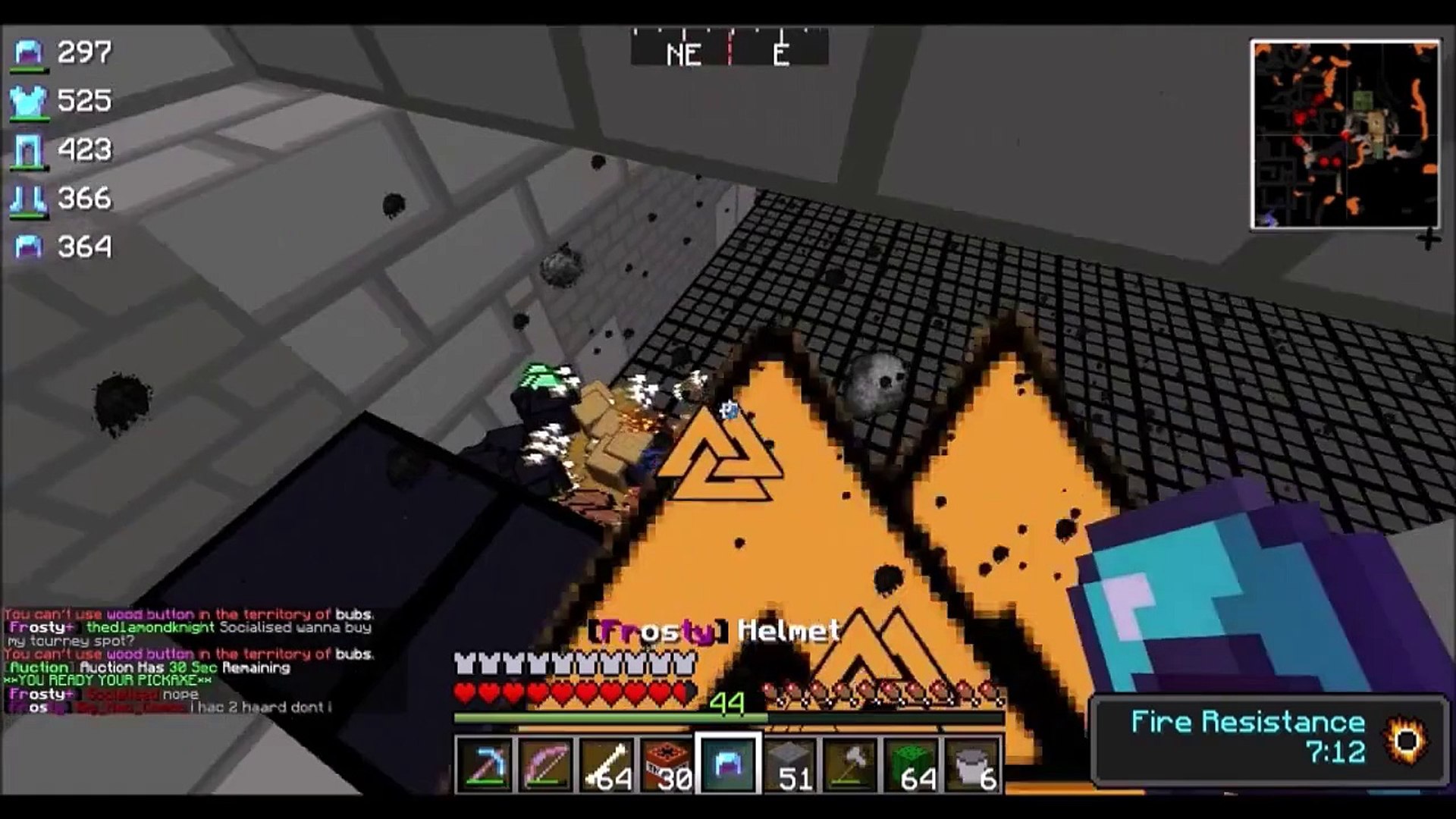Screen dimensions: 1456x819
Task: Choose the bone stack of 64
Action: [607, 764]
